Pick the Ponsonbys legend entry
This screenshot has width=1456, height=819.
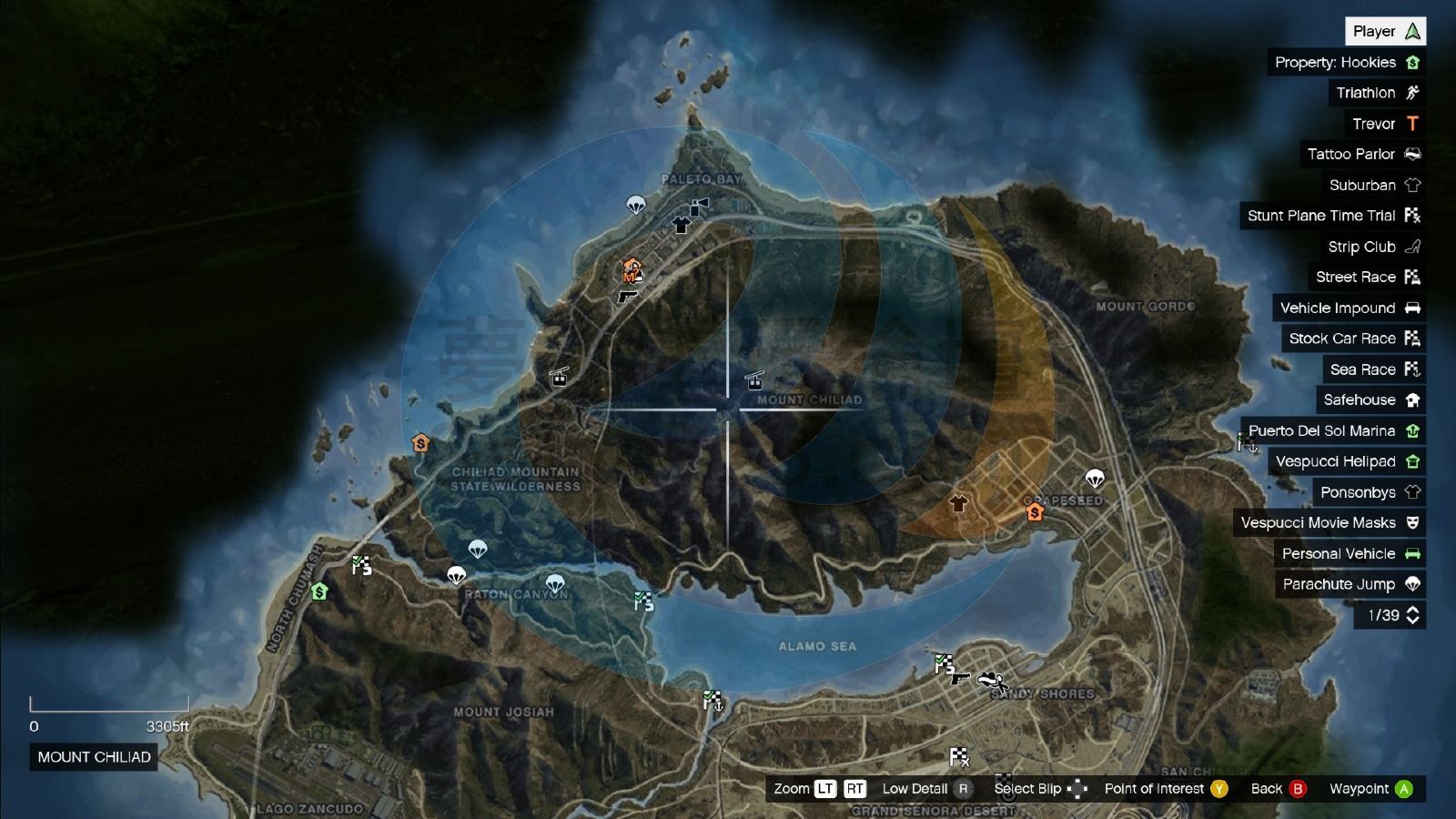pos(1369,492)
